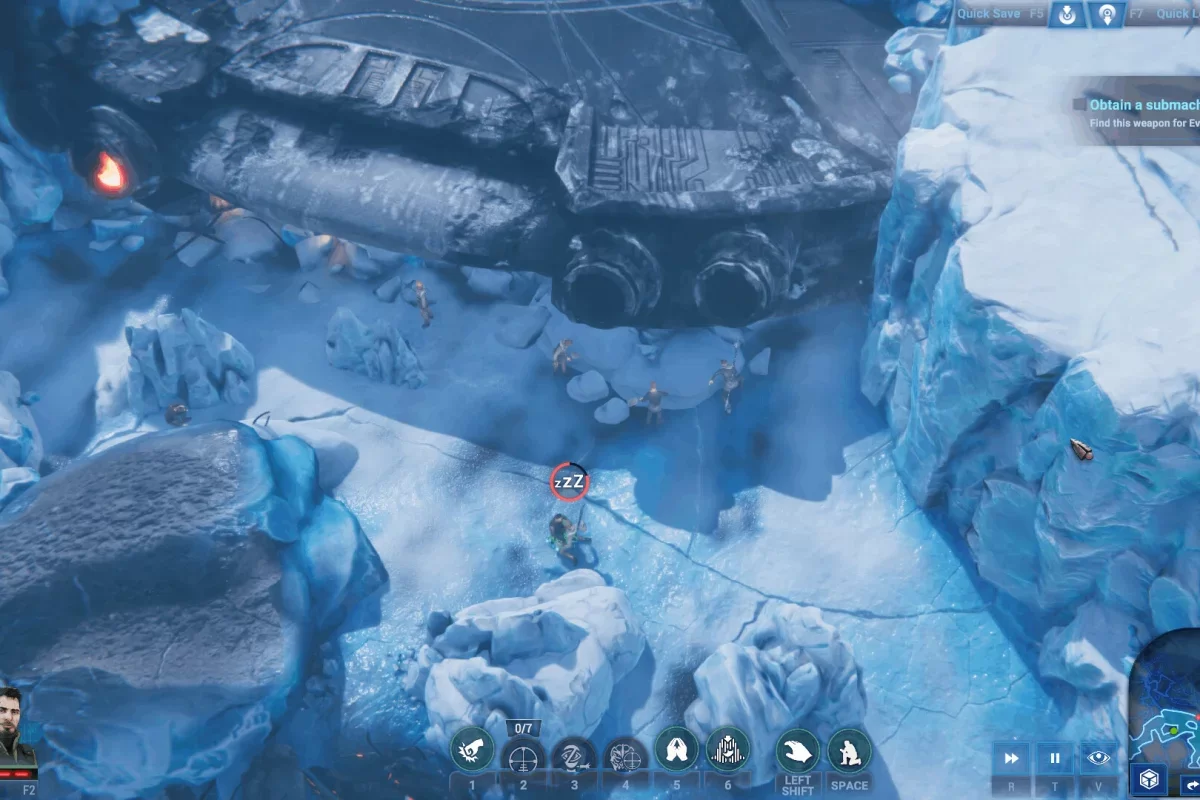Viewport: 1200px width, 800px height.
Task: Toggle the eye vision mode button
Action: click(1098, 759)
